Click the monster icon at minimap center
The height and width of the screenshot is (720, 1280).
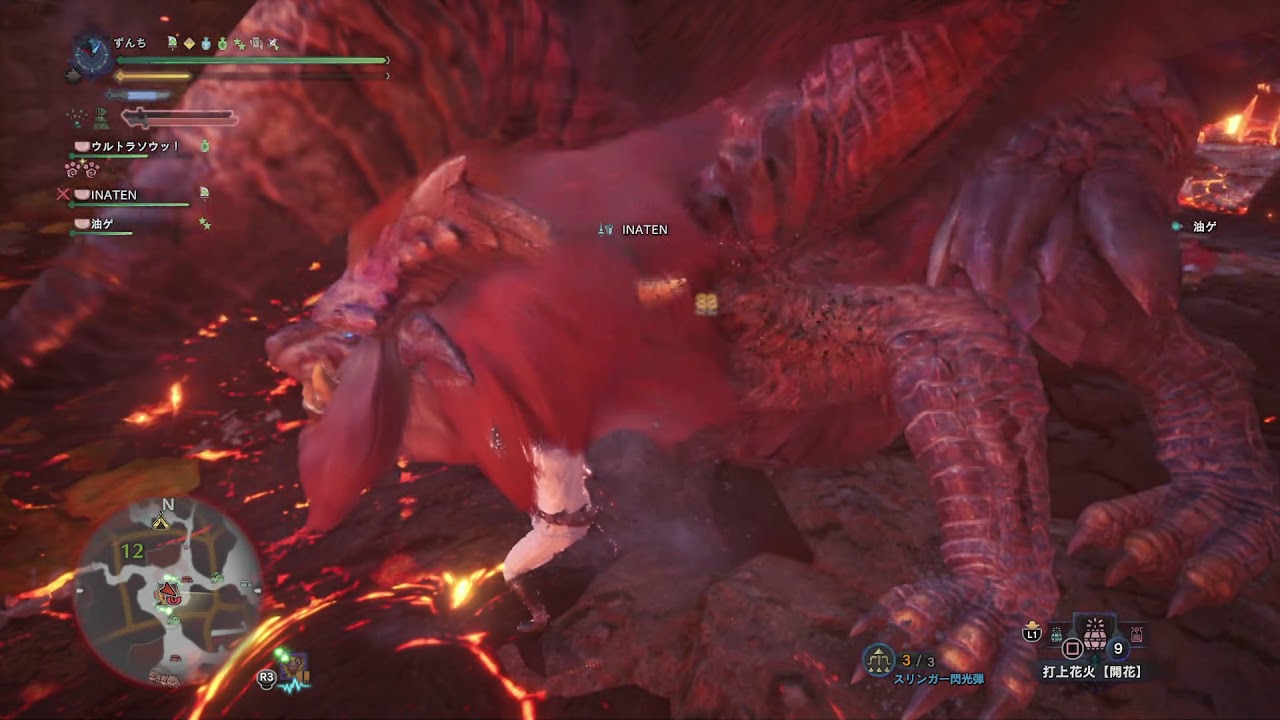166,596
